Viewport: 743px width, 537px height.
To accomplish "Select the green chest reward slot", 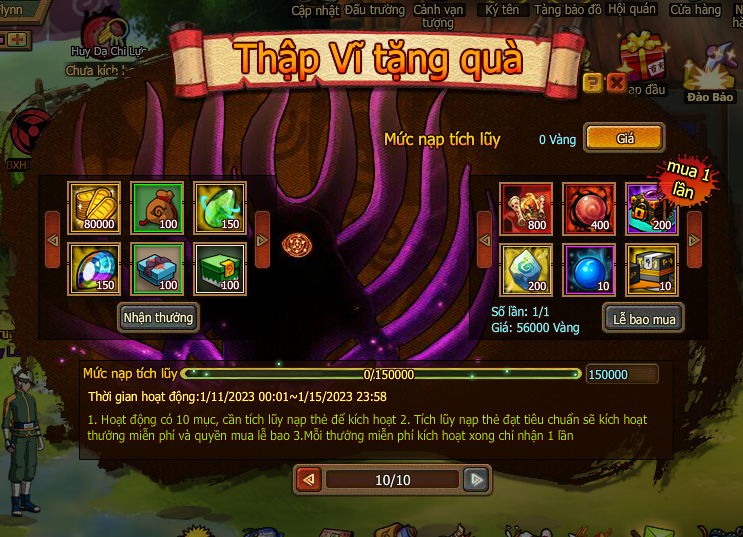I will click(x=220, y=269).
